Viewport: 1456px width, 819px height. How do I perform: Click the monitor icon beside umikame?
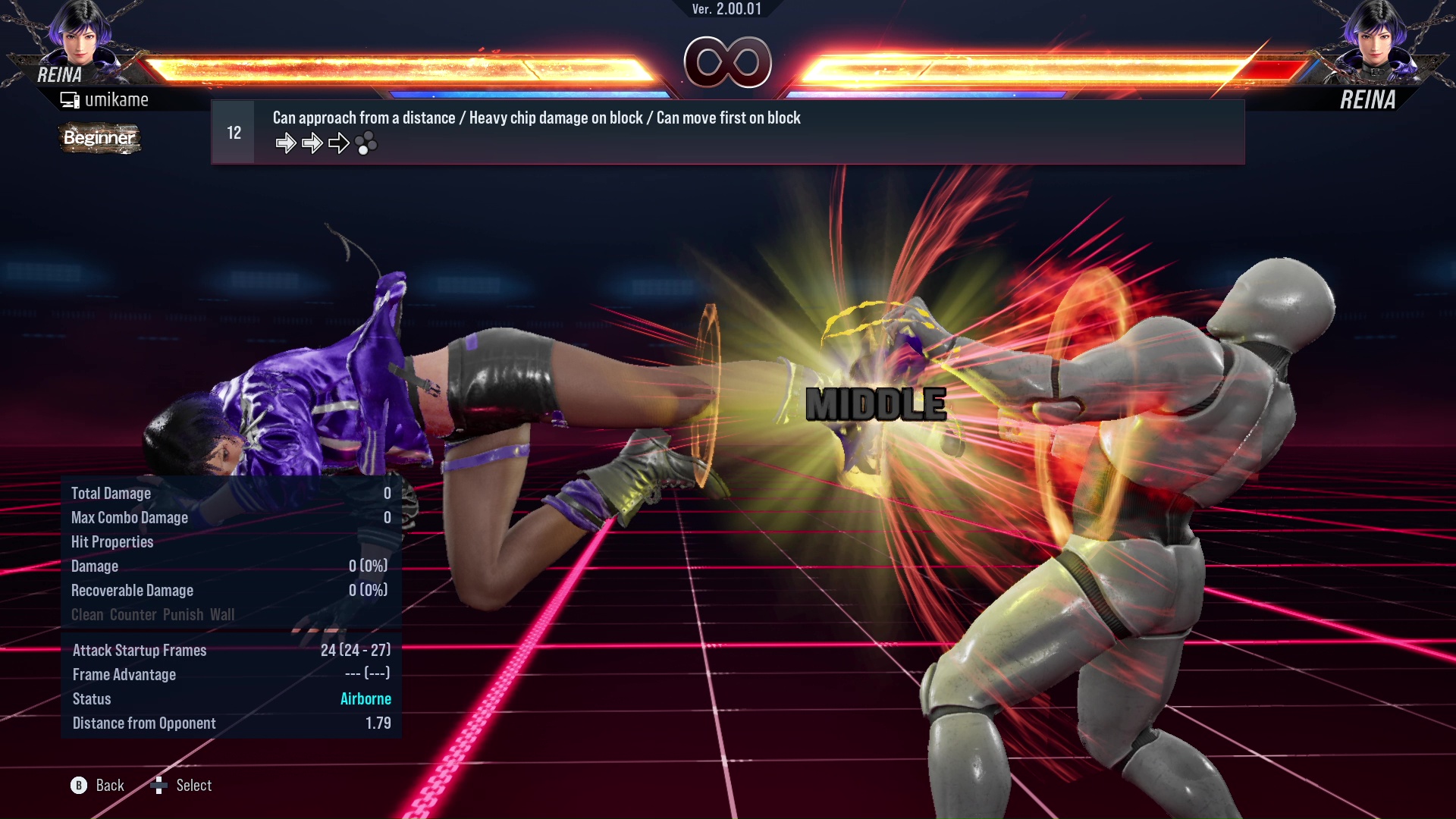click(70, 99)
